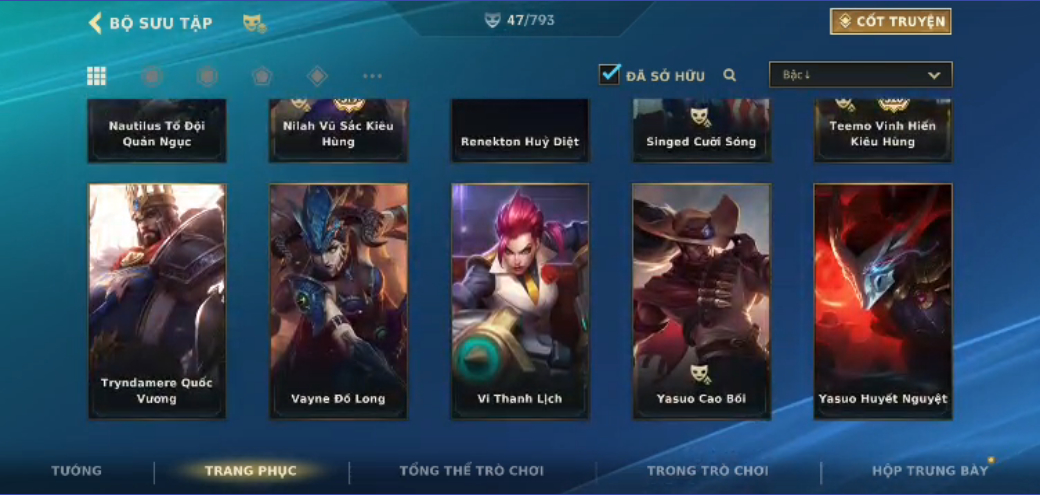Click the magnifying glass search icon
The height and width of the screenshot is (495, 1040).
(x=730, y=75)
